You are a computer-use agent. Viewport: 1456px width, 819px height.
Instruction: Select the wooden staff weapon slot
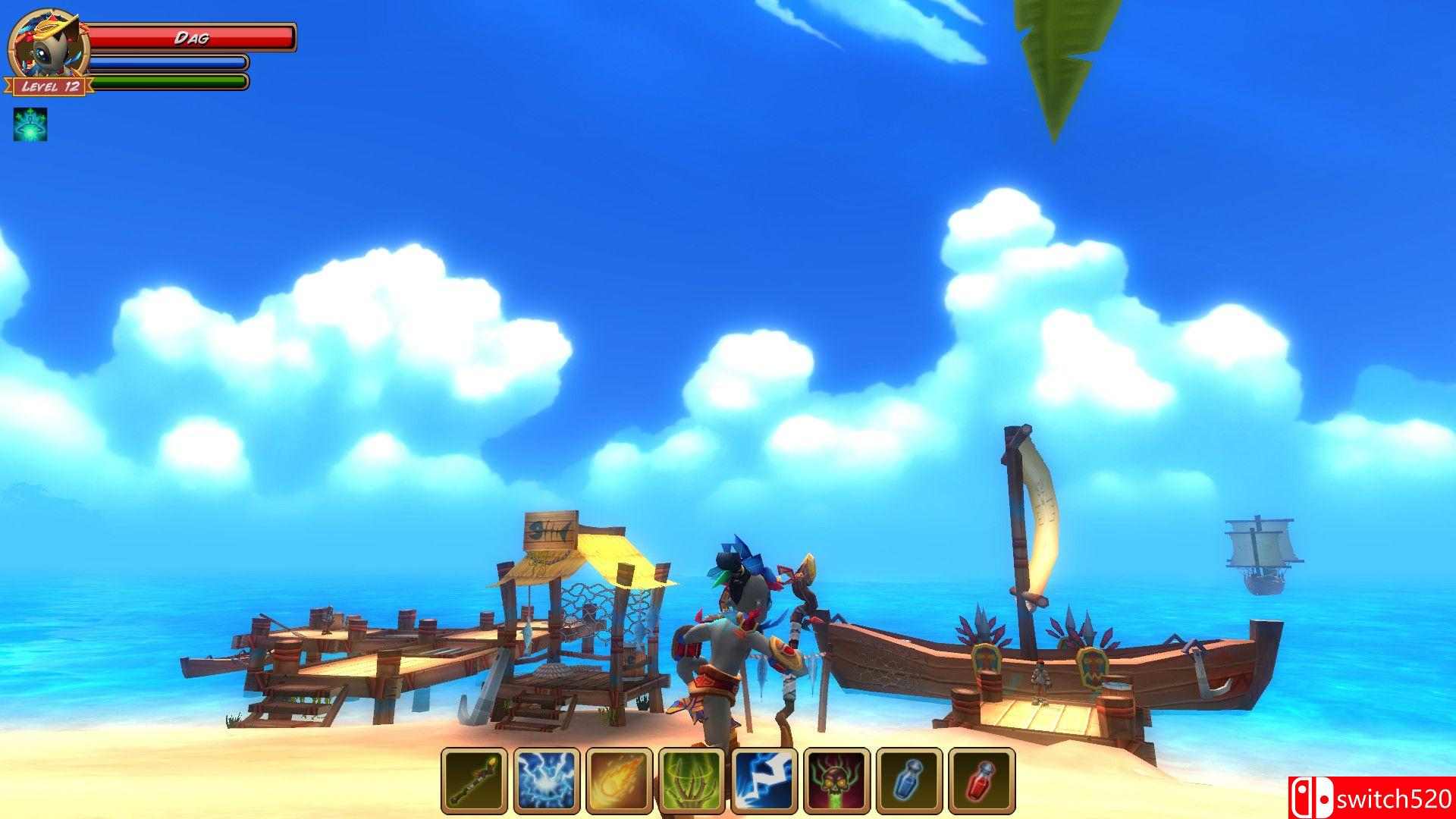pyautogui.click(x=474, y=780)
